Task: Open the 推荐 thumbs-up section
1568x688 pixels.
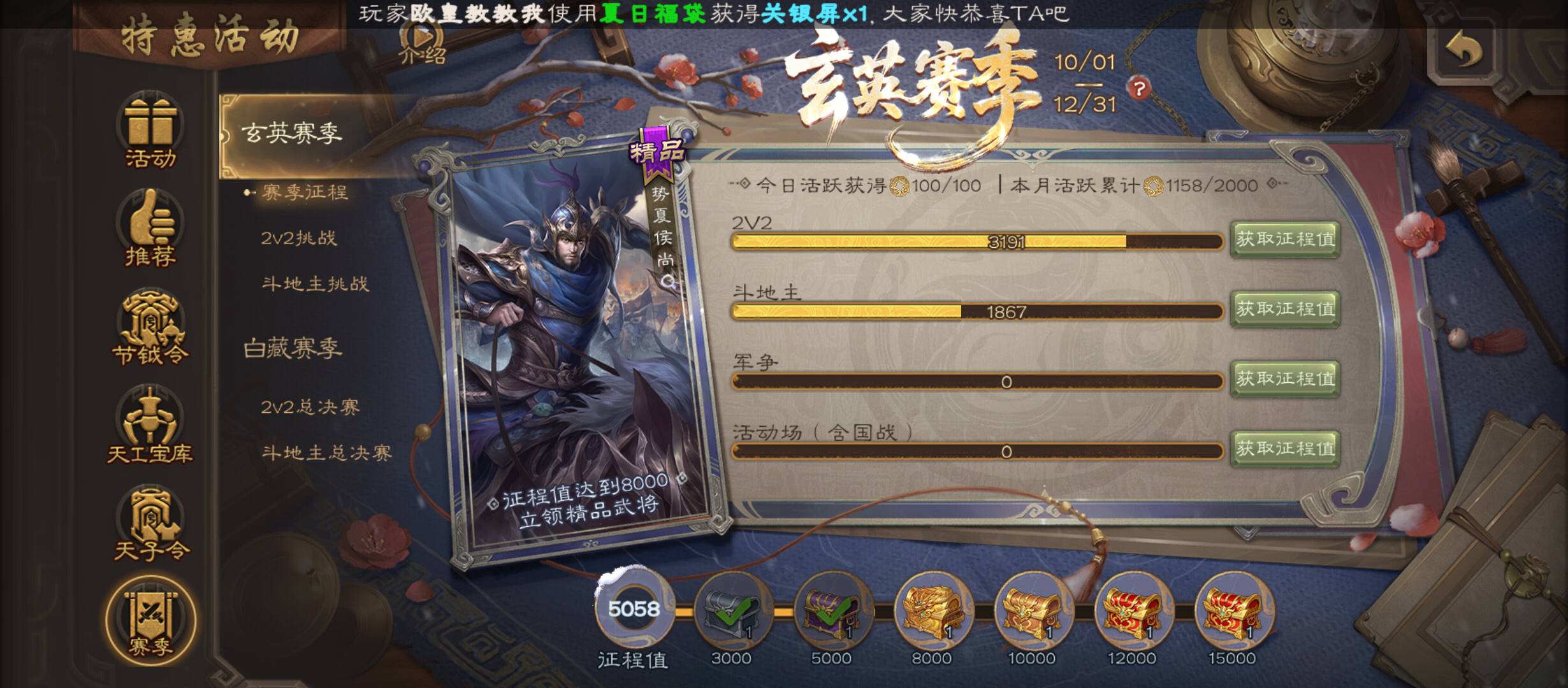Action: click(x=150, y=229)
